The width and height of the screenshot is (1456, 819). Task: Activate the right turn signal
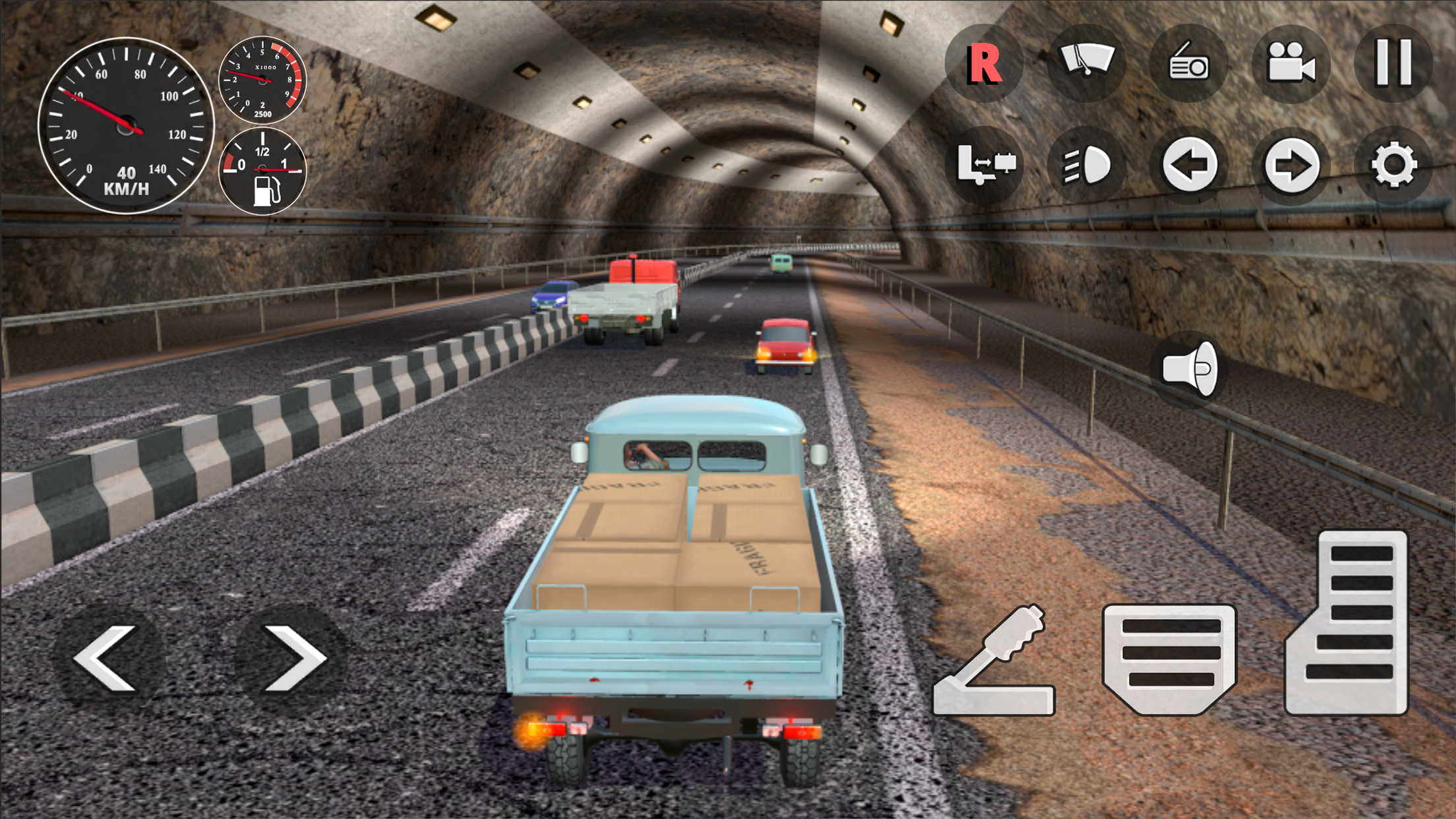[x=1291, y=165]
